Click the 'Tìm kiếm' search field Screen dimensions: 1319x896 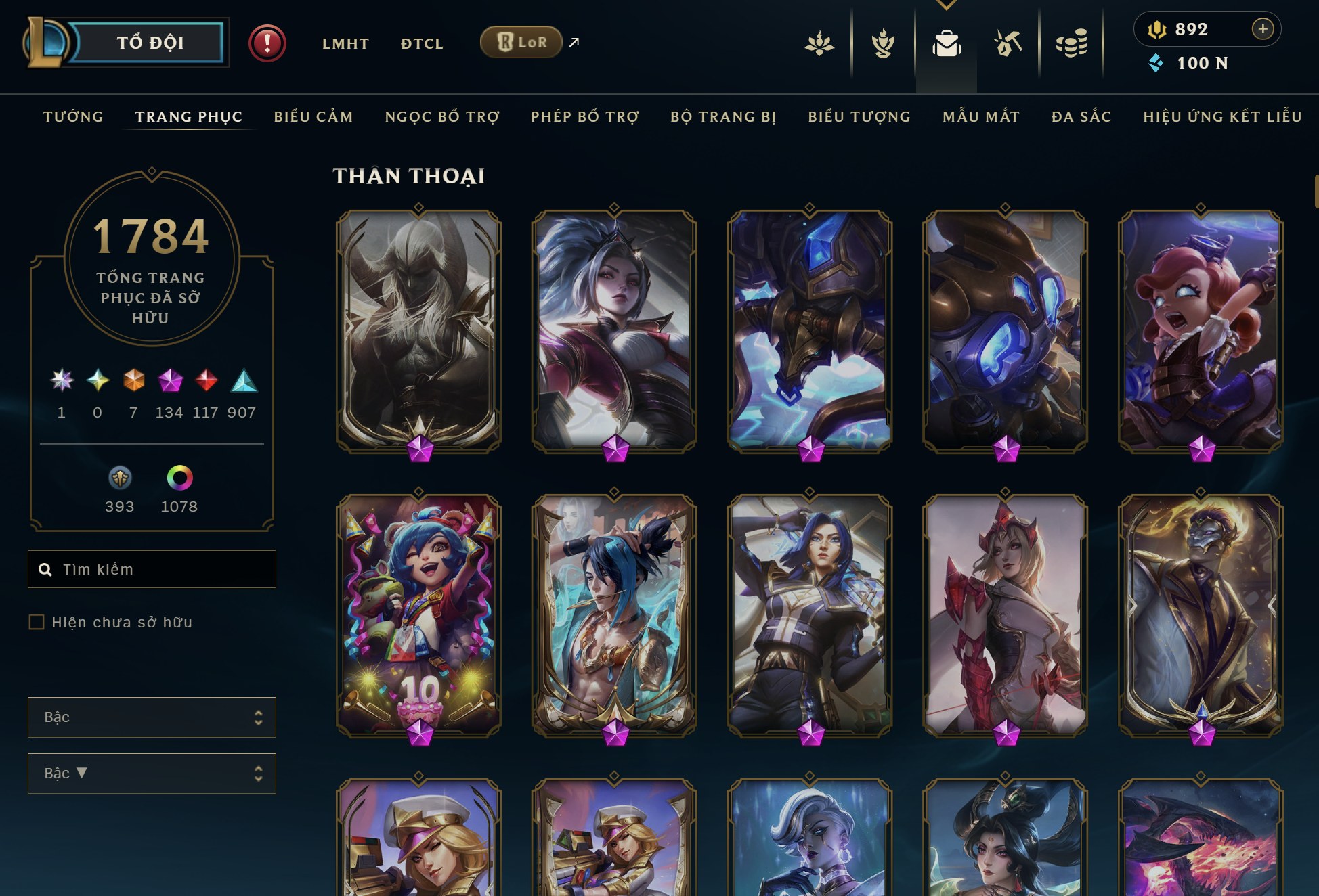click(151, 569)
